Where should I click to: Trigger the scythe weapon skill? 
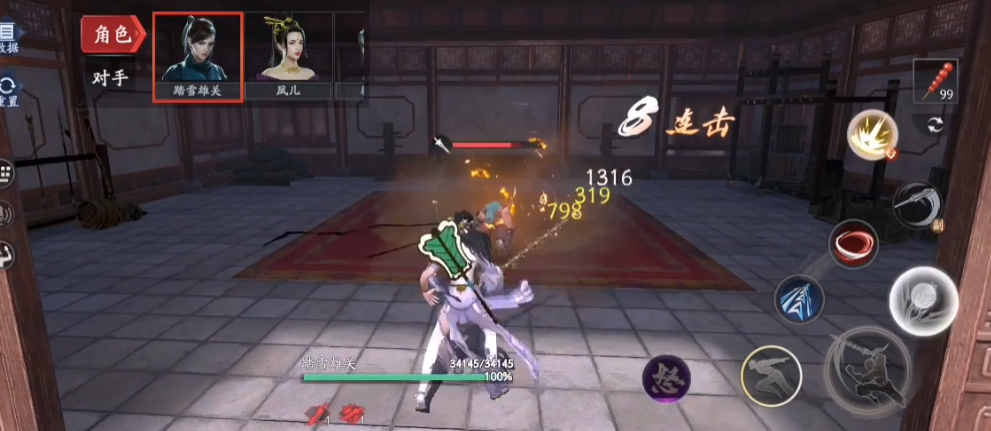915,205
